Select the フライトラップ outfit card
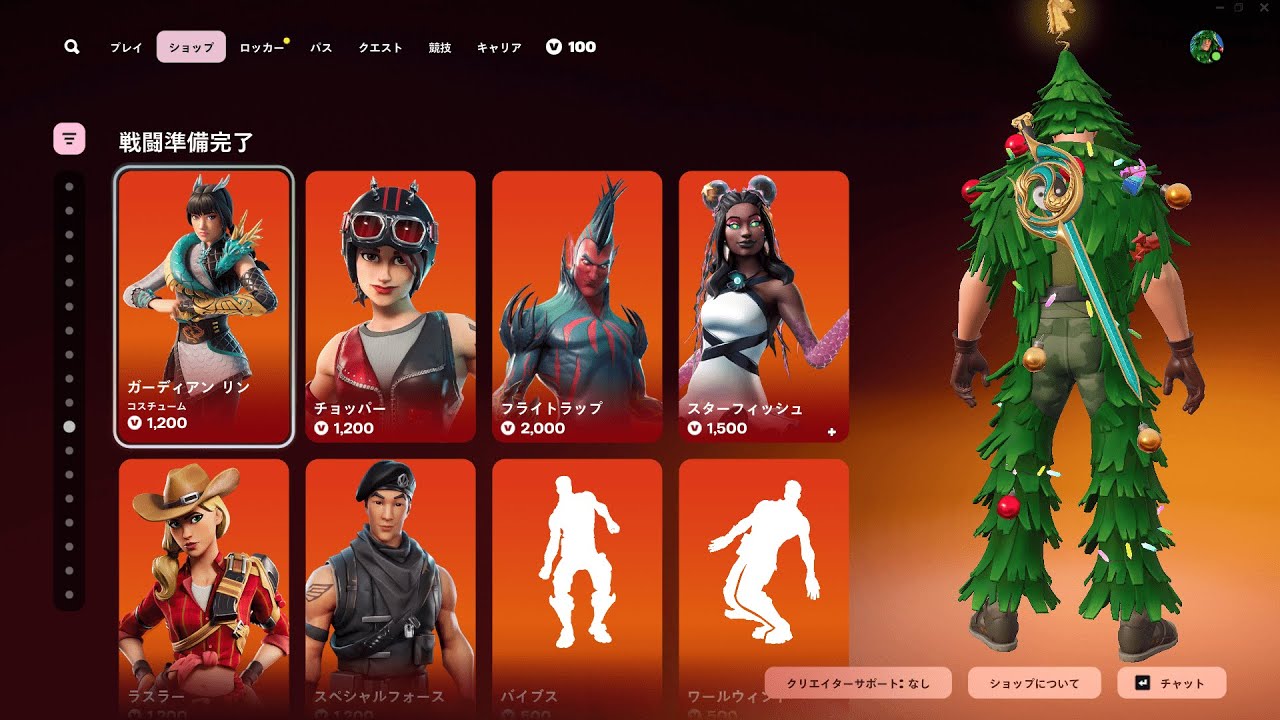The height and width of the screenshot is (720, 1280). [x=577, y=306]
